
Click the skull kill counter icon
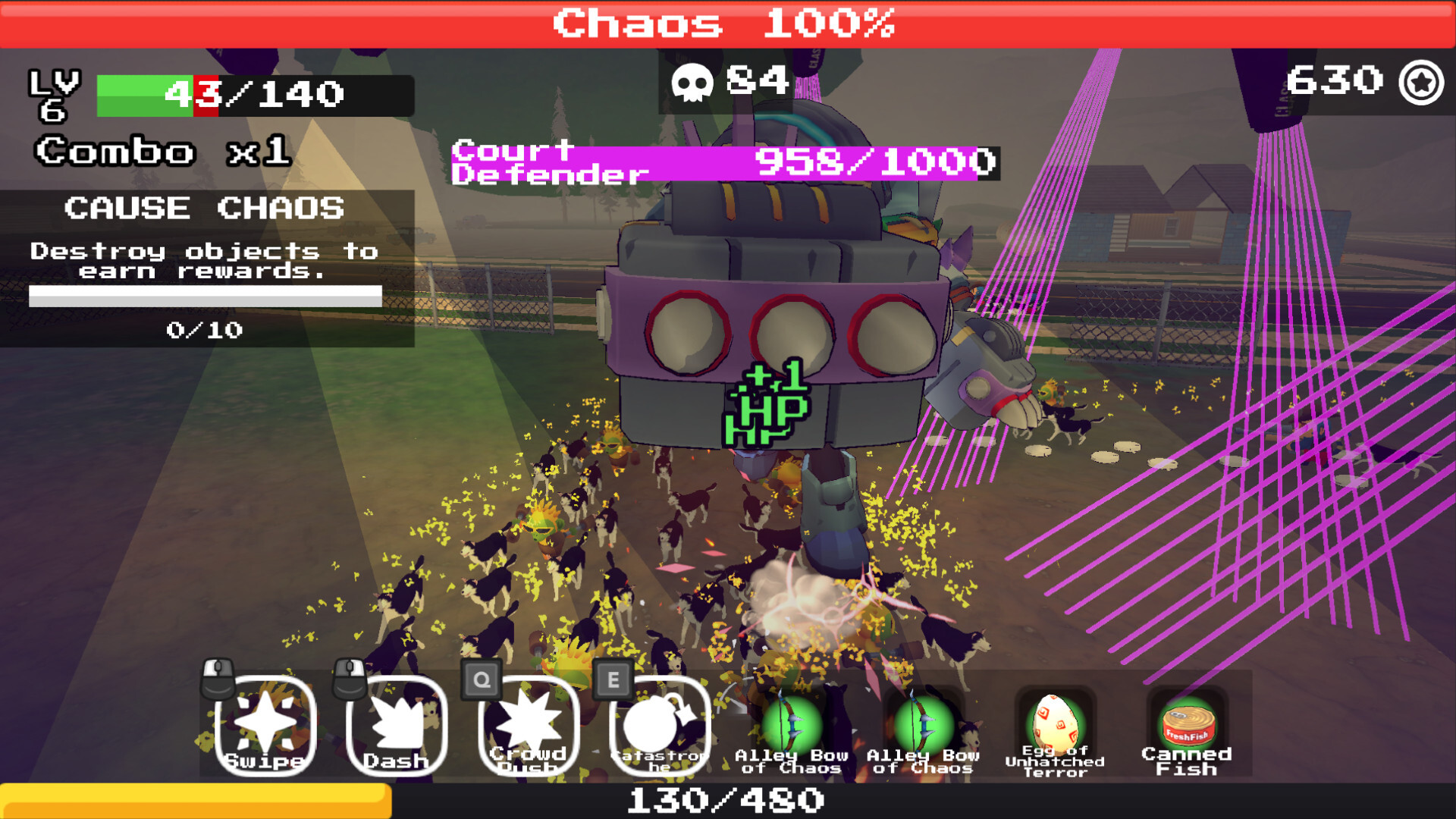(x=695, y=82)
